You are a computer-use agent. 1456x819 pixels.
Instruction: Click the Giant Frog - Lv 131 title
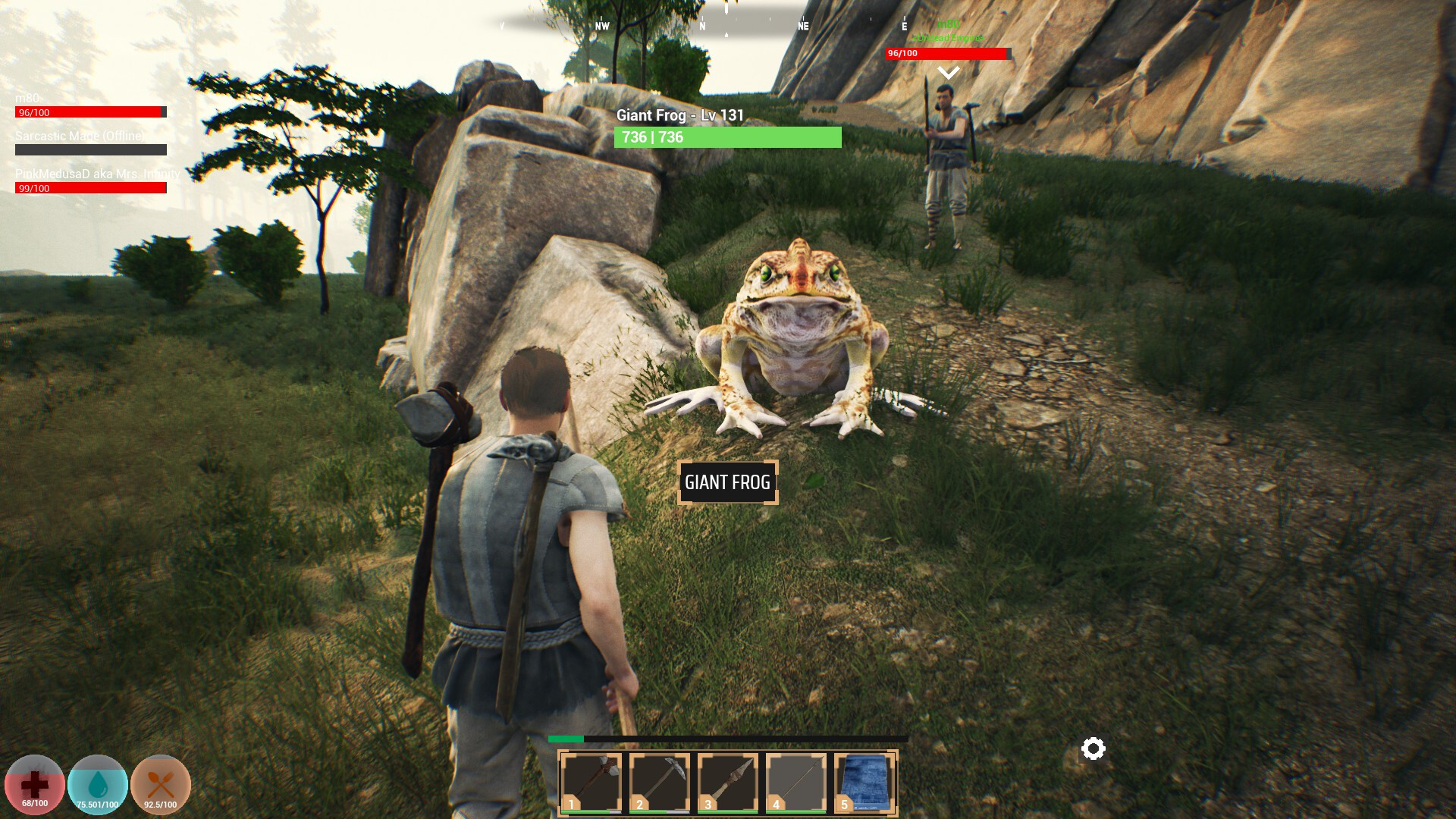[679, 116]
